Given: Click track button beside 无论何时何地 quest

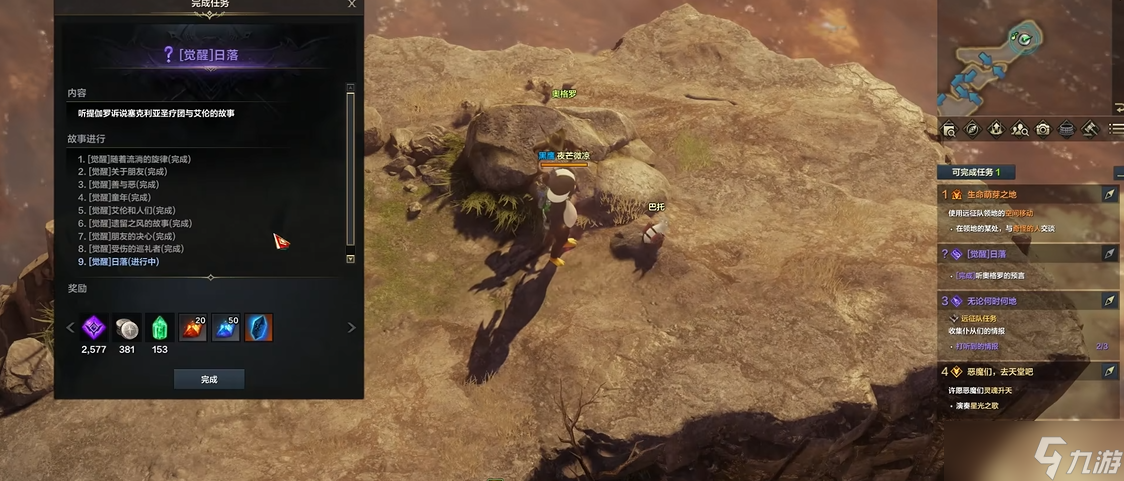Looking at the screenshot, I should [x=1110, y=300].
